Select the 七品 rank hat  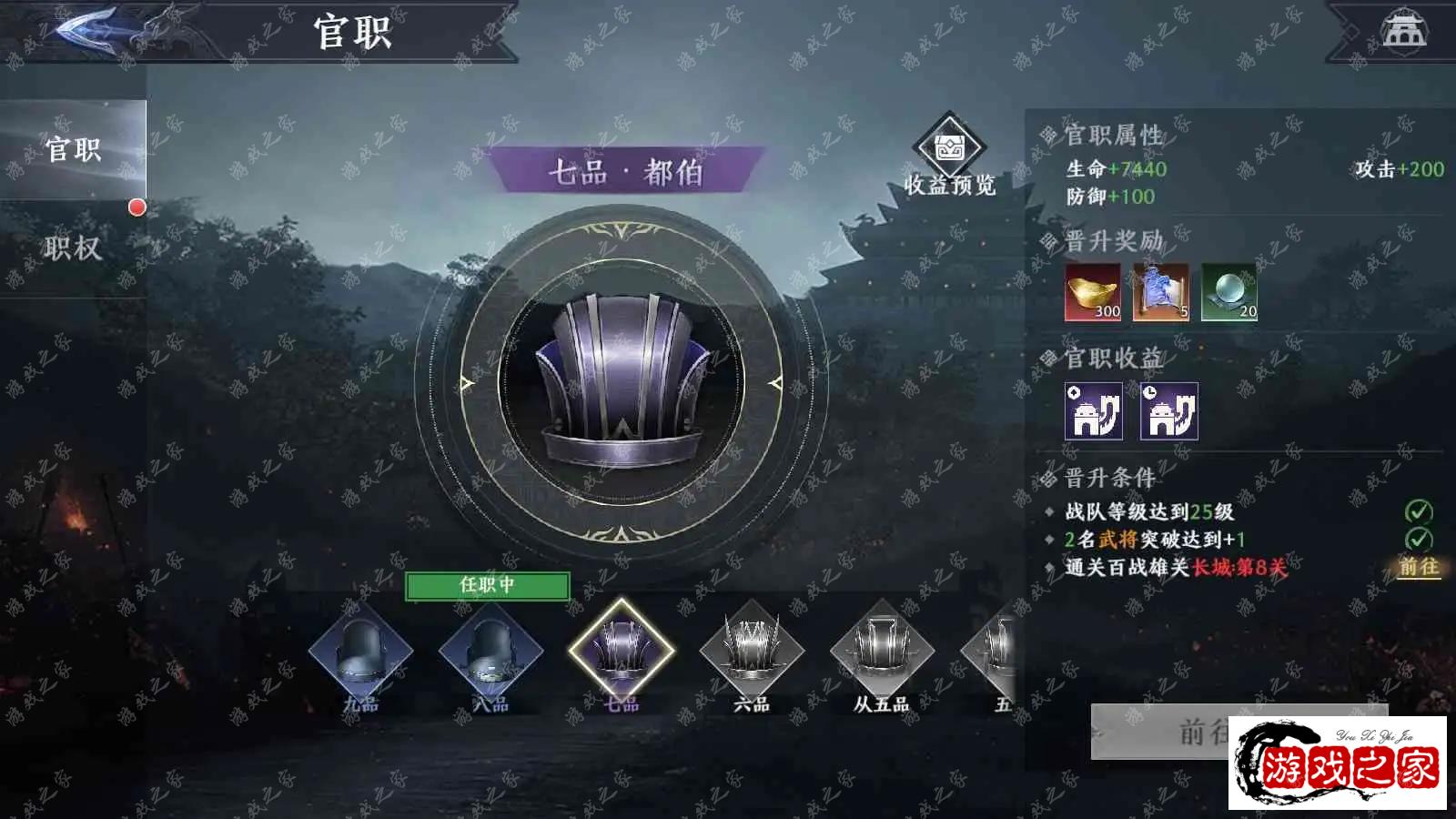[x=622, y=652]
